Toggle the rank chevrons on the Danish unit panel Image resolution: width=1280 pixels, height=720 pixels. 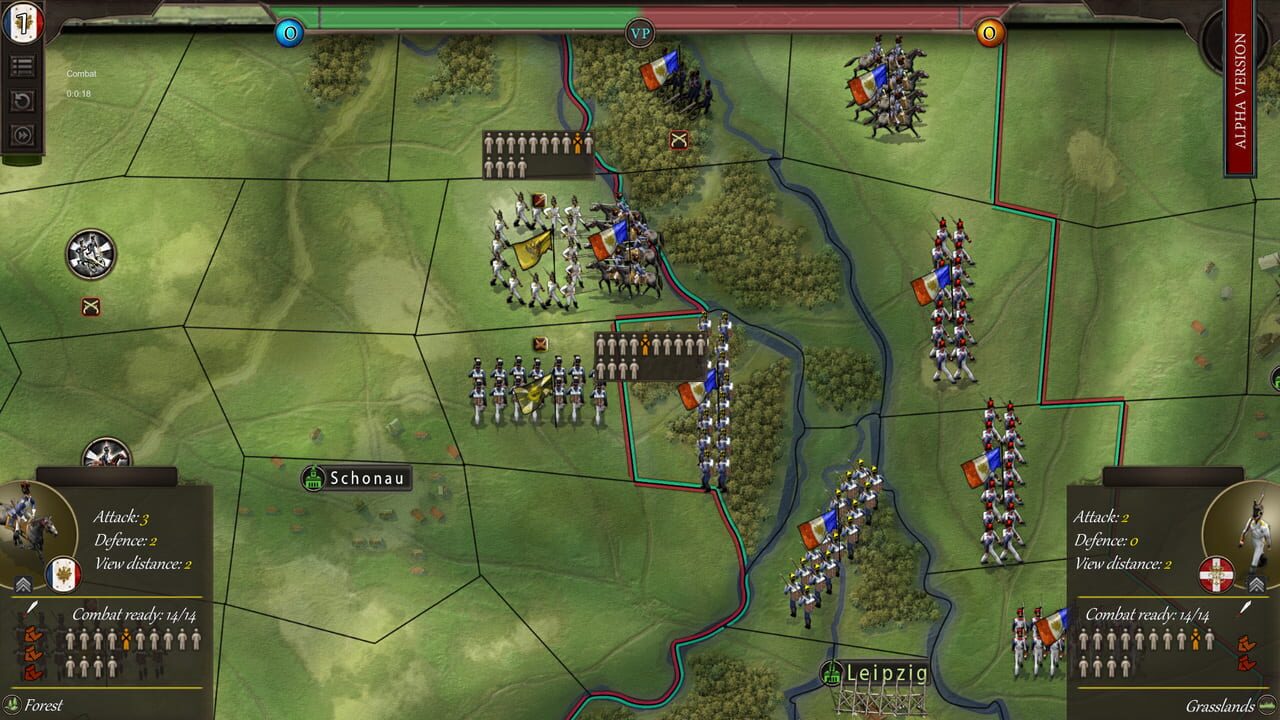[x=1256, y=583]
